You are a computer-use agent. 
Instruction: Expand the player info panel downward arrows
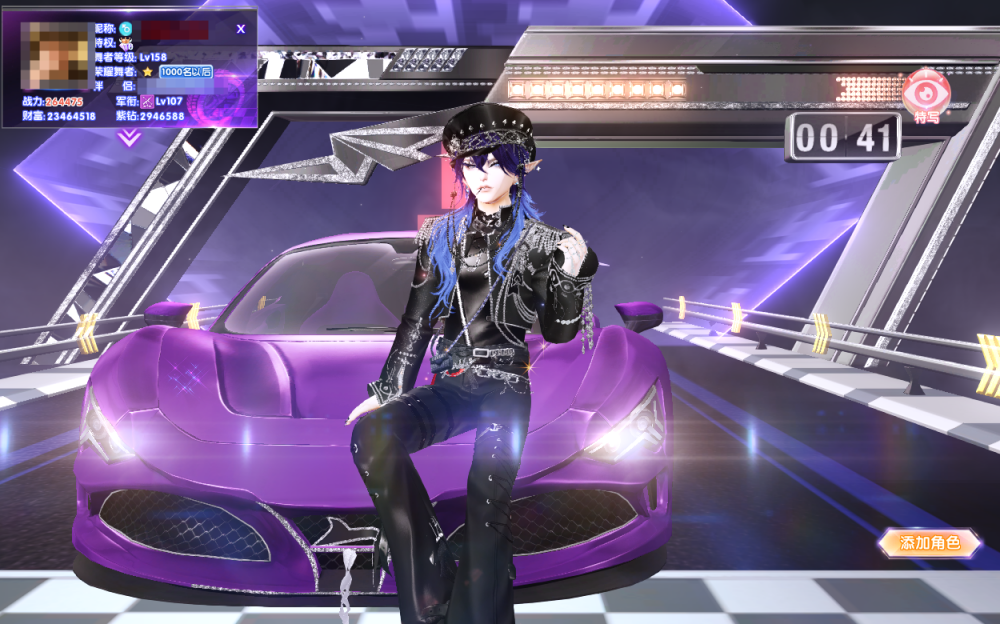click(129, 138)
